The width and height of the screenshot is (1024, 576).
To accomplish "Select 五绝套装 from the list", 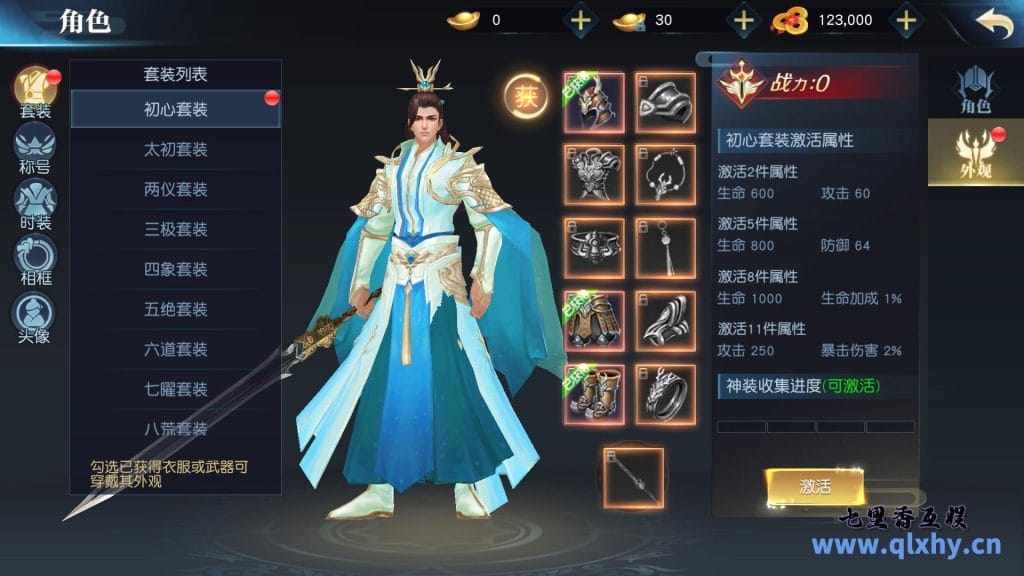I will 175,309.
